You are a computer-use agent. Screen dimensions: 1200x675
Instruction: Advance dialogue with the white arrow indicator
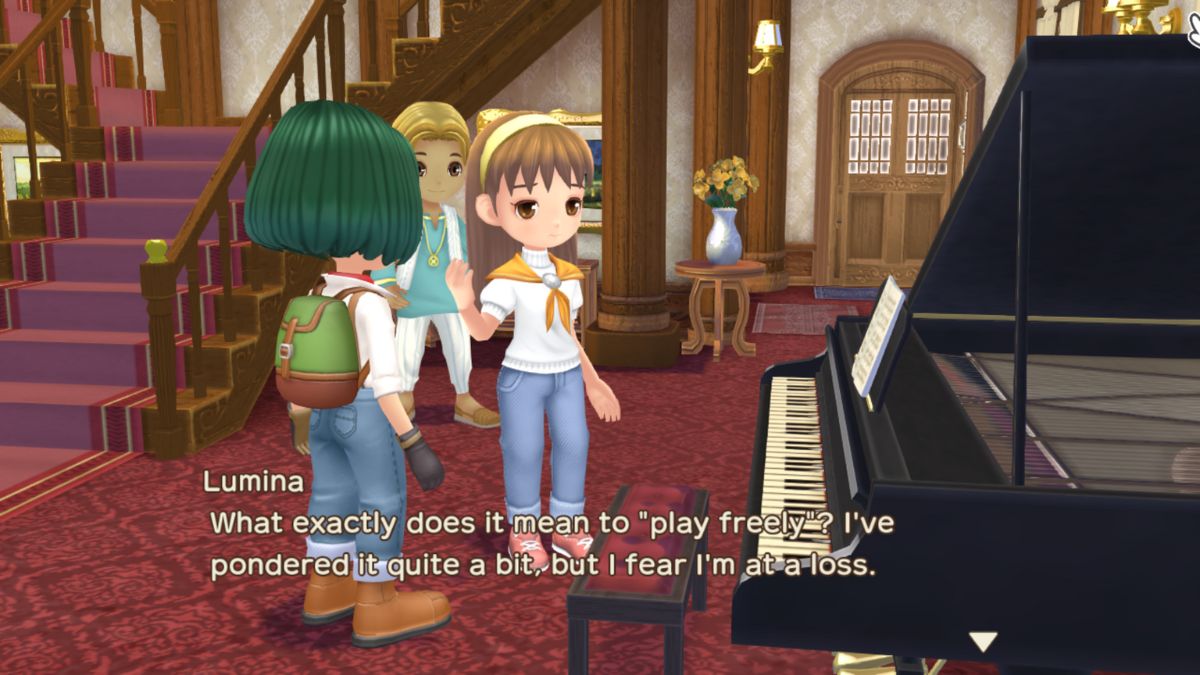pyautogui.click(x=983, y=641)
